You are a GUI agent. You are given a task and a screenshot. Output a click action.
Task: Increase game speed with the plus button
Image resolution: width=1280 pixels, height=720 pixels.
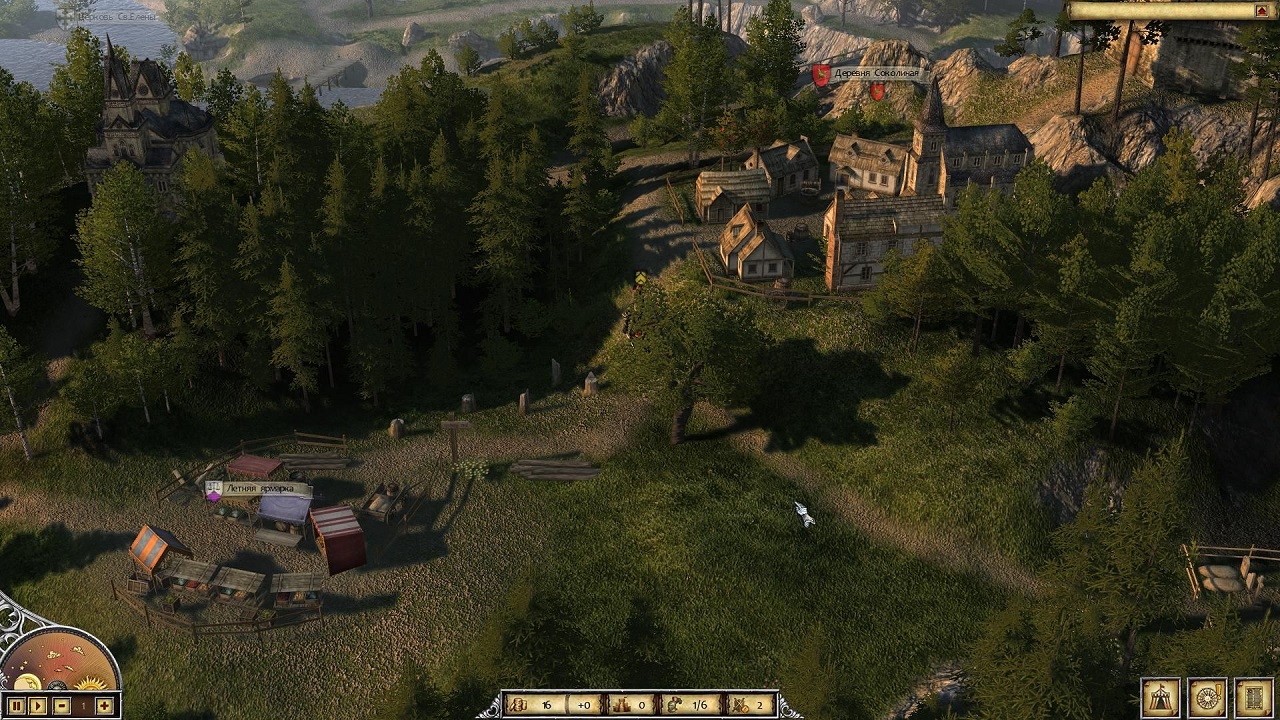point(105,706)
